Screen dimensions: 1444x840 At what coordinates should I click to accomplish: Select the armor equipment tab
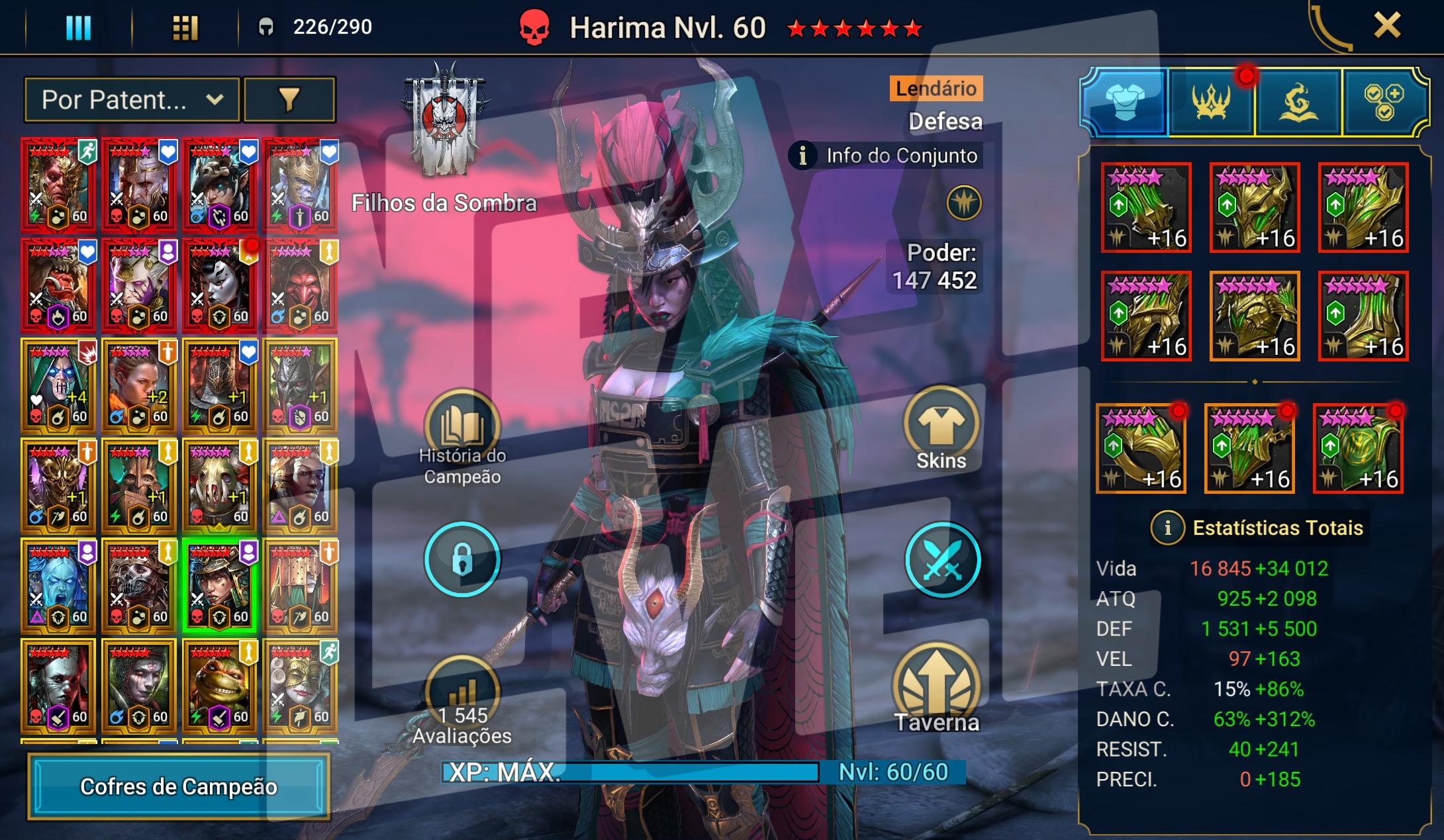[1125, 103]
